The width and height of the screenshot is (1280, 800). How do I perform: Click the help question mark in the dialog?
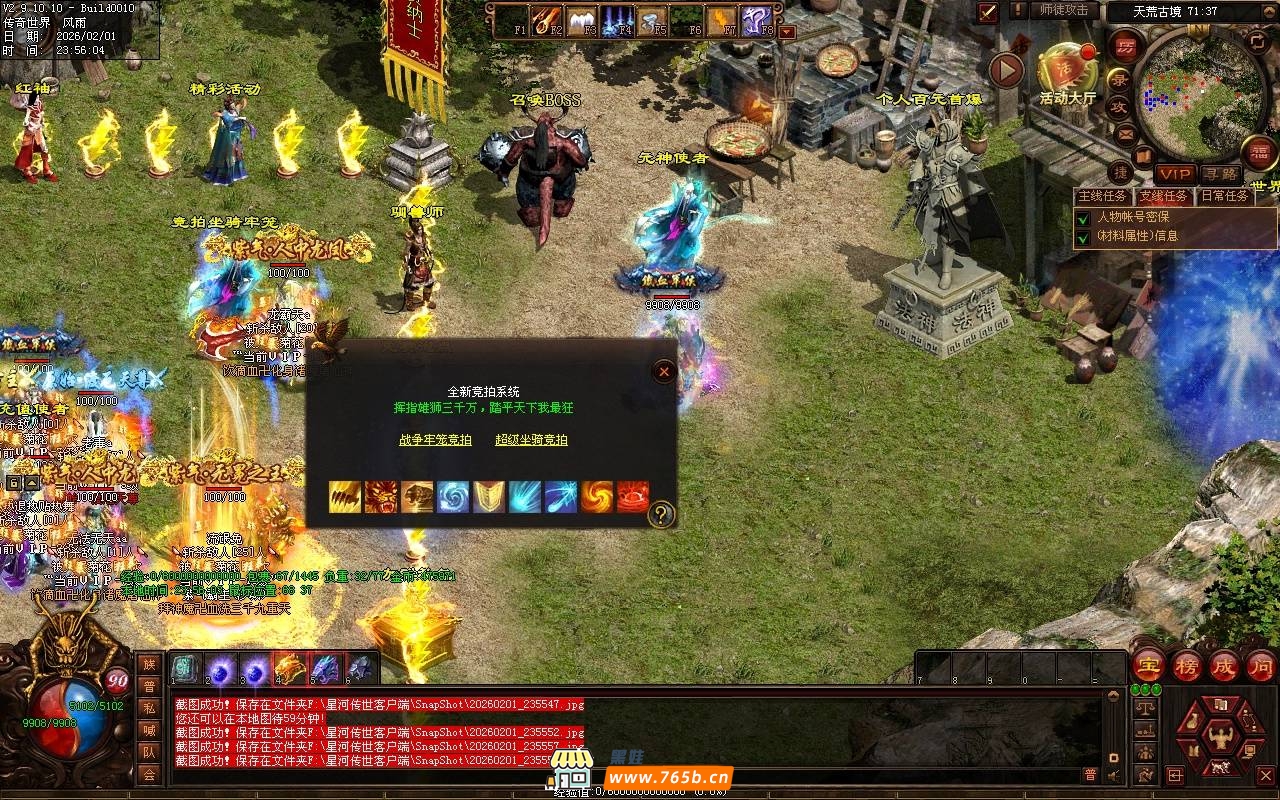click(x=661, y=515)
